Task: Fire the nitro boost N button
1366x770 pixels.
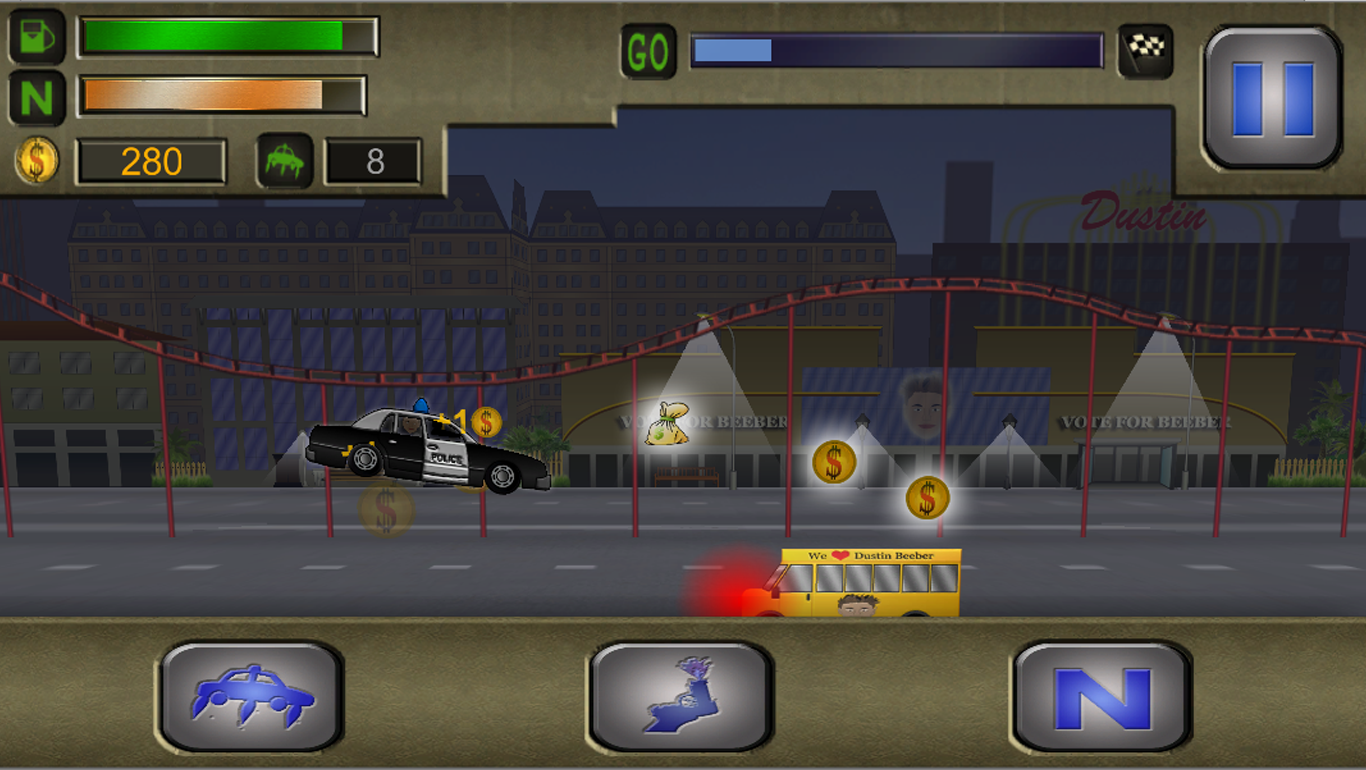Action: click(x=1102, y=697)
